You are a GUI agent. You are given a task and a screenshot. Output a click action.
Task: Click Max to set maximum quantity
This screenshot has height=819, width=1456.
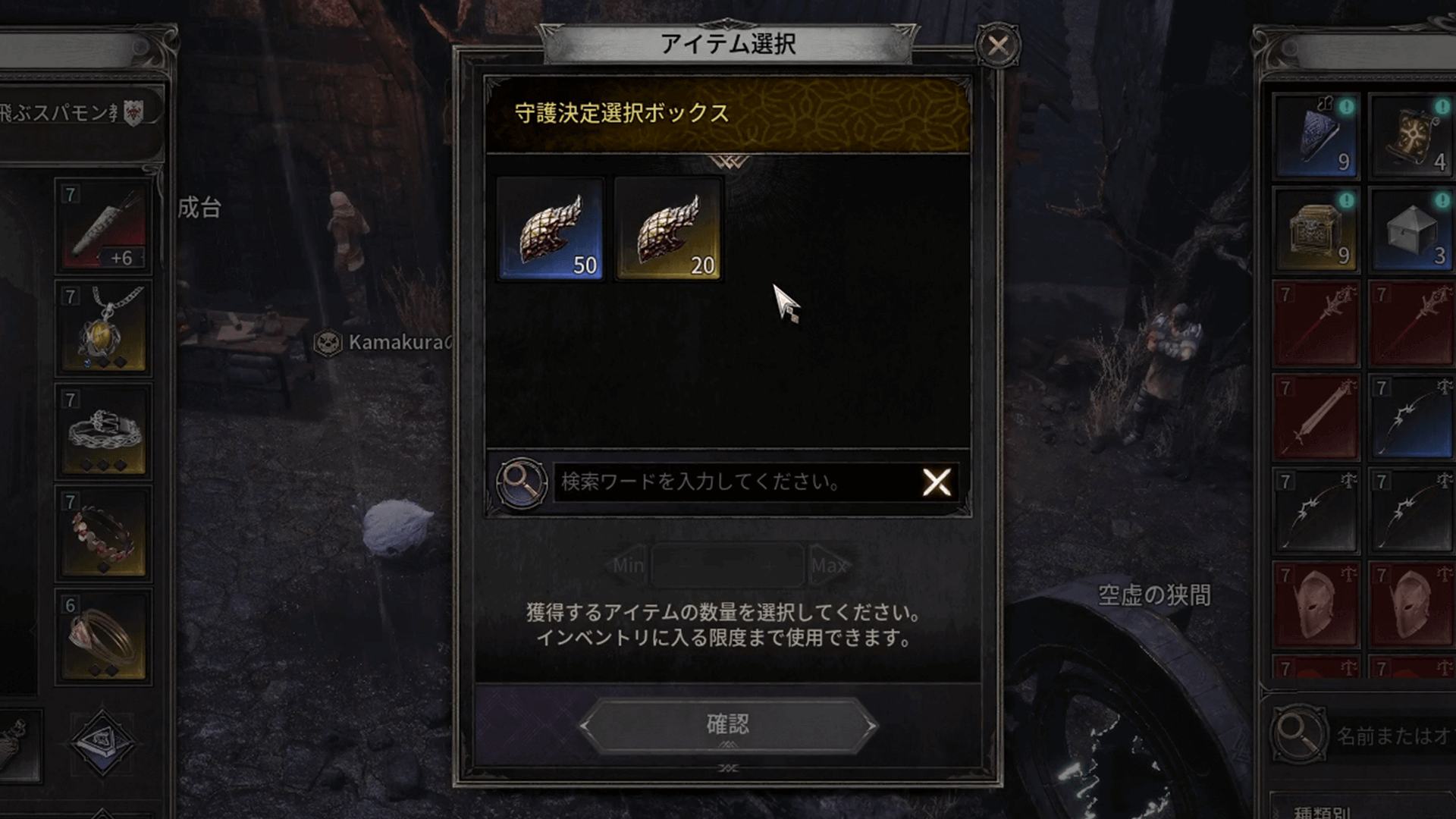830,565
